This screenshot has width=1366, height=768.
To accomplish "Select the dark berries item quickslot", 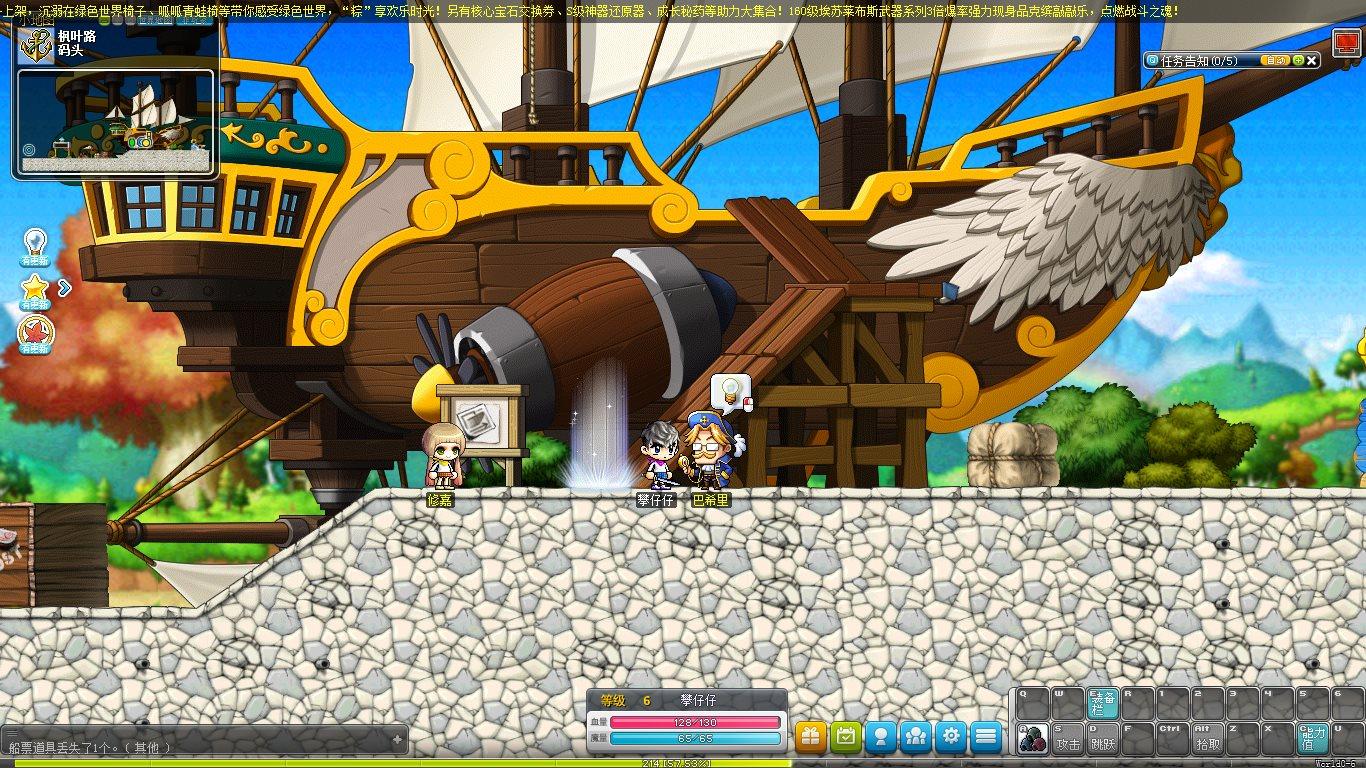I will 1033,738.
